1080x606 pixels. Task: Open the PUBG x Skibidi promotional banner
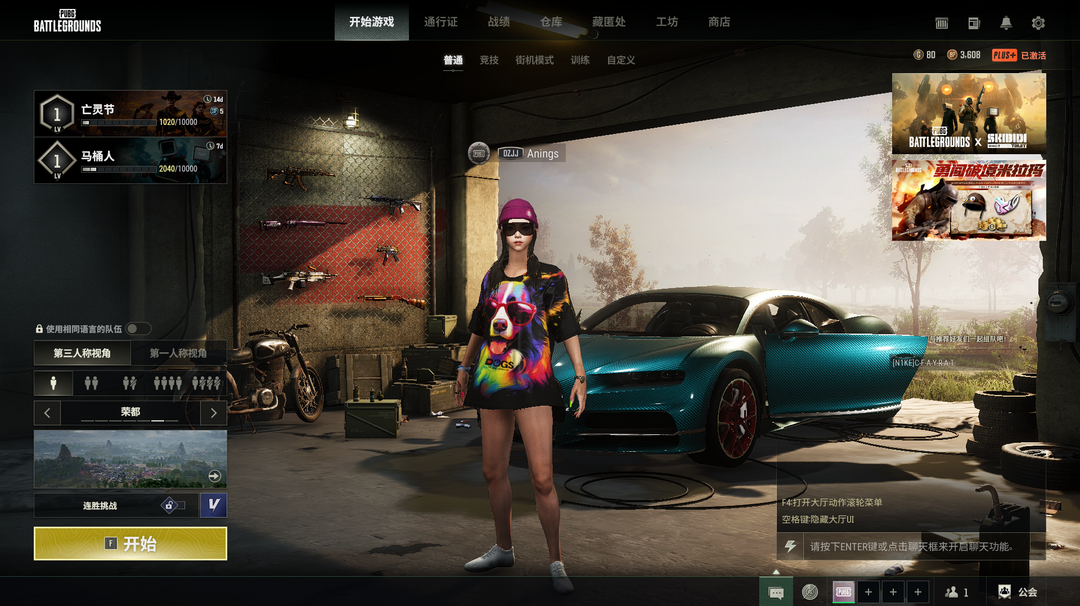[968, 113]
